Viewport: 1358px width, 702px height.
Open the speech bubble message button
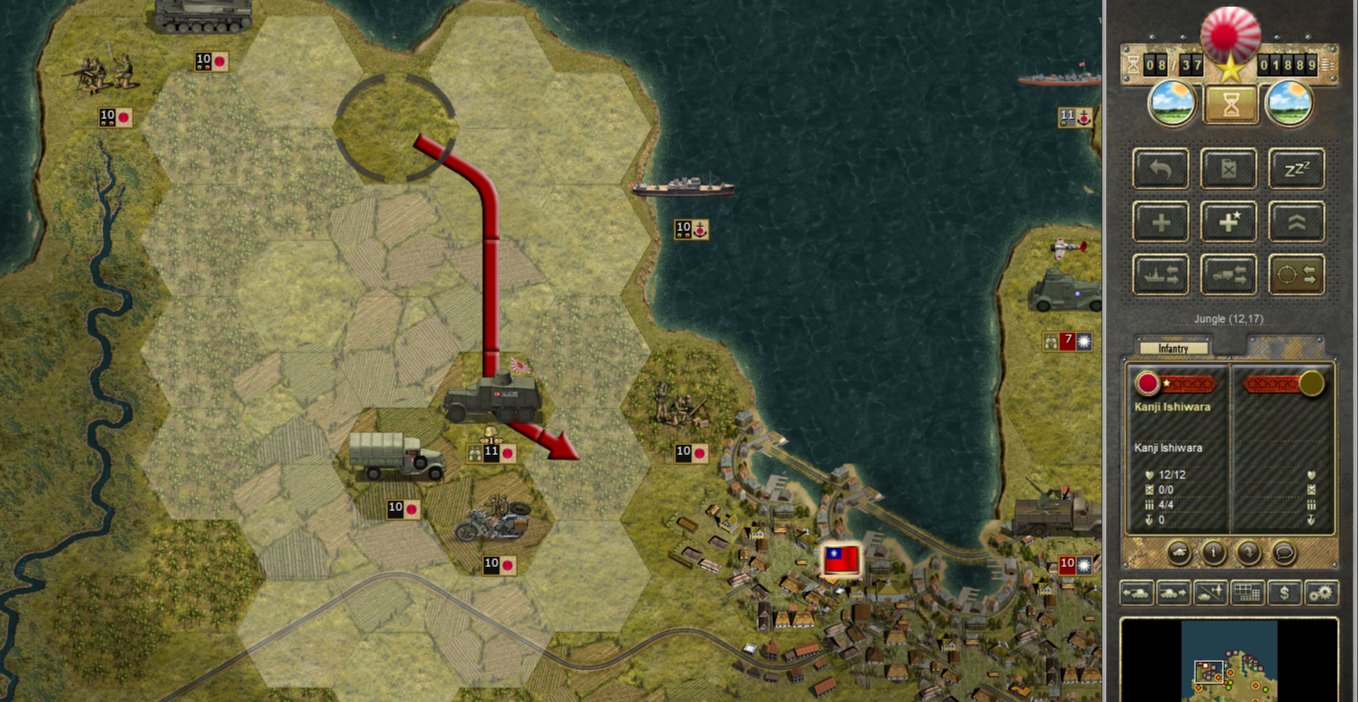click(x=1283, y=551)
